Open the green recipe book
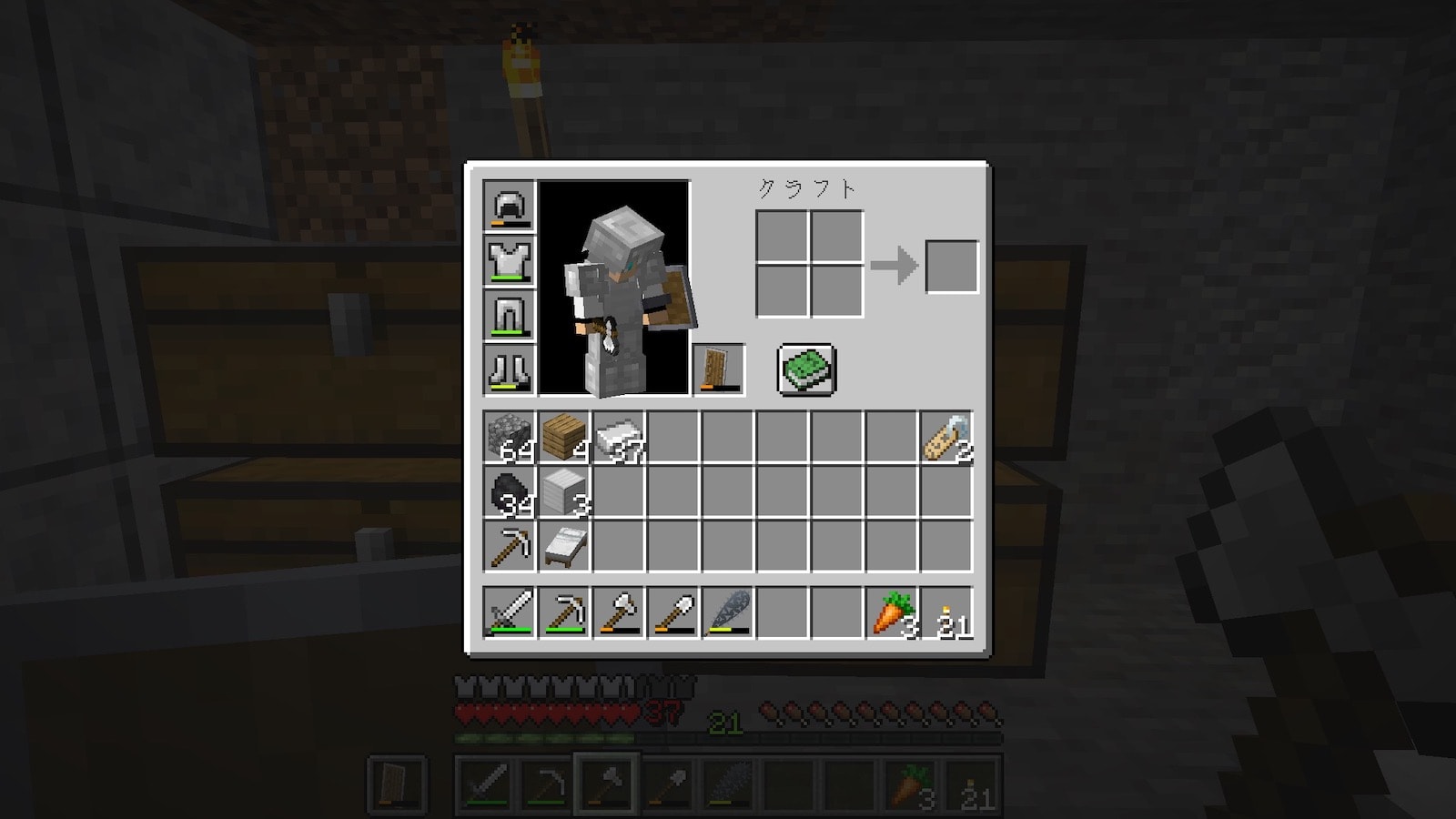The width and height of the screenshot is (1456, 819). [x=806, y=369]
